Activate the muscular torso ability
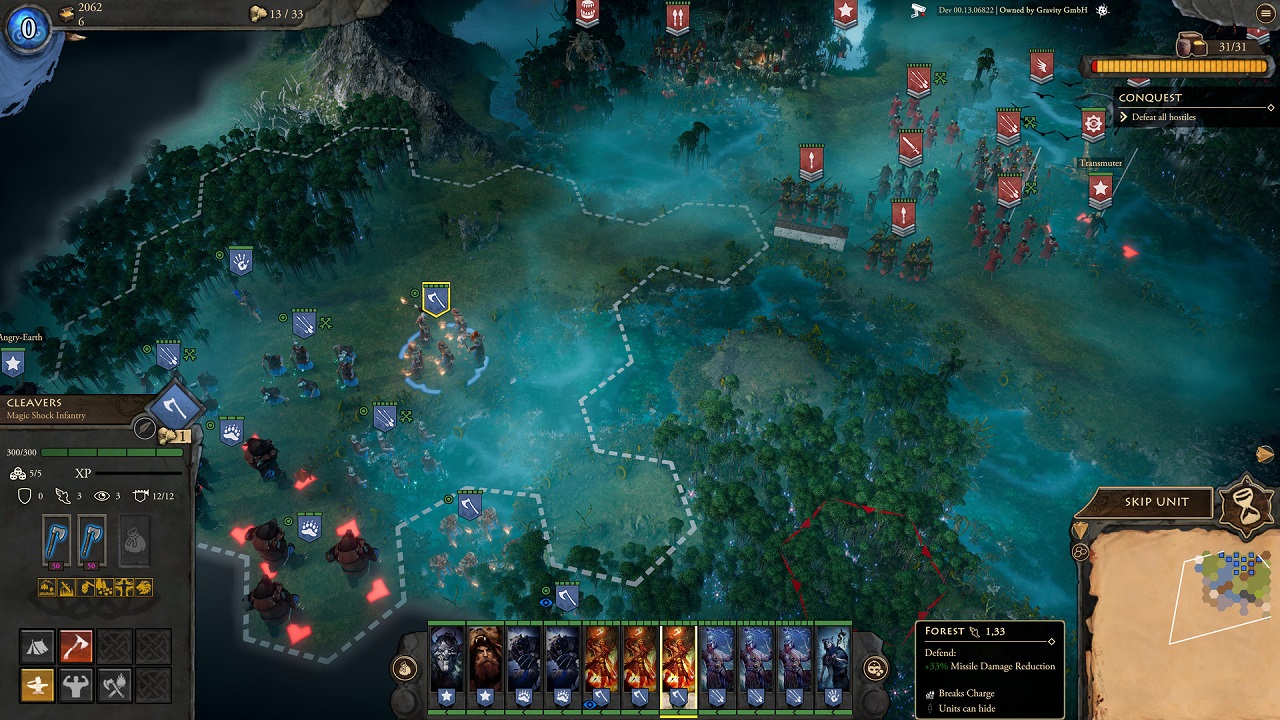1280x720 pixels. click(76, 685)
